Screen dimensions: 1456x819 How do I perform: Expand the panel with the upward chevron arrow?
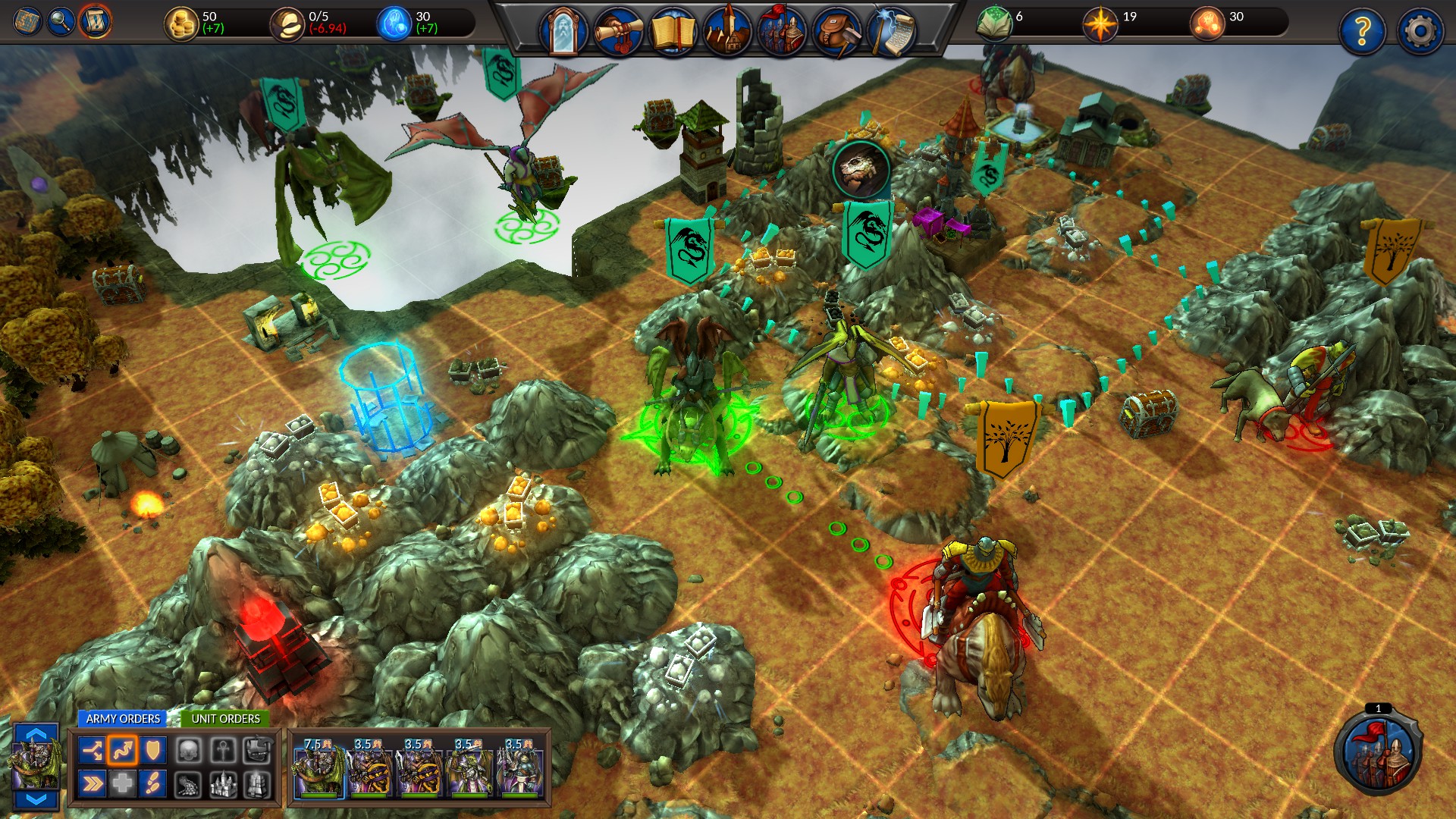(35, 734)
